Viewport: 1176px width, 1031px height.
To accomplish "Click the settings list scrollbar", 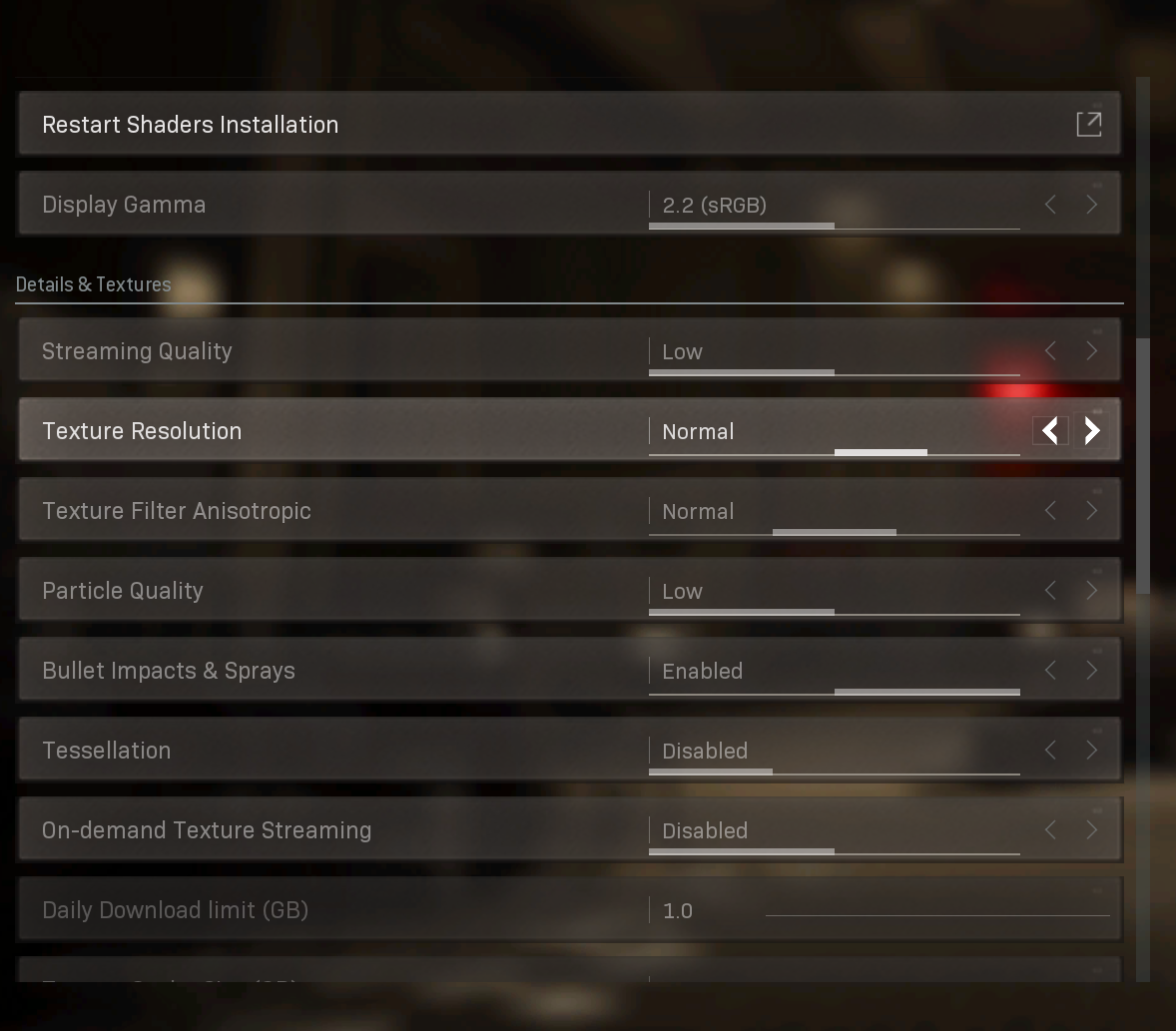I will pyautogui.click(x=1143, y=465).
